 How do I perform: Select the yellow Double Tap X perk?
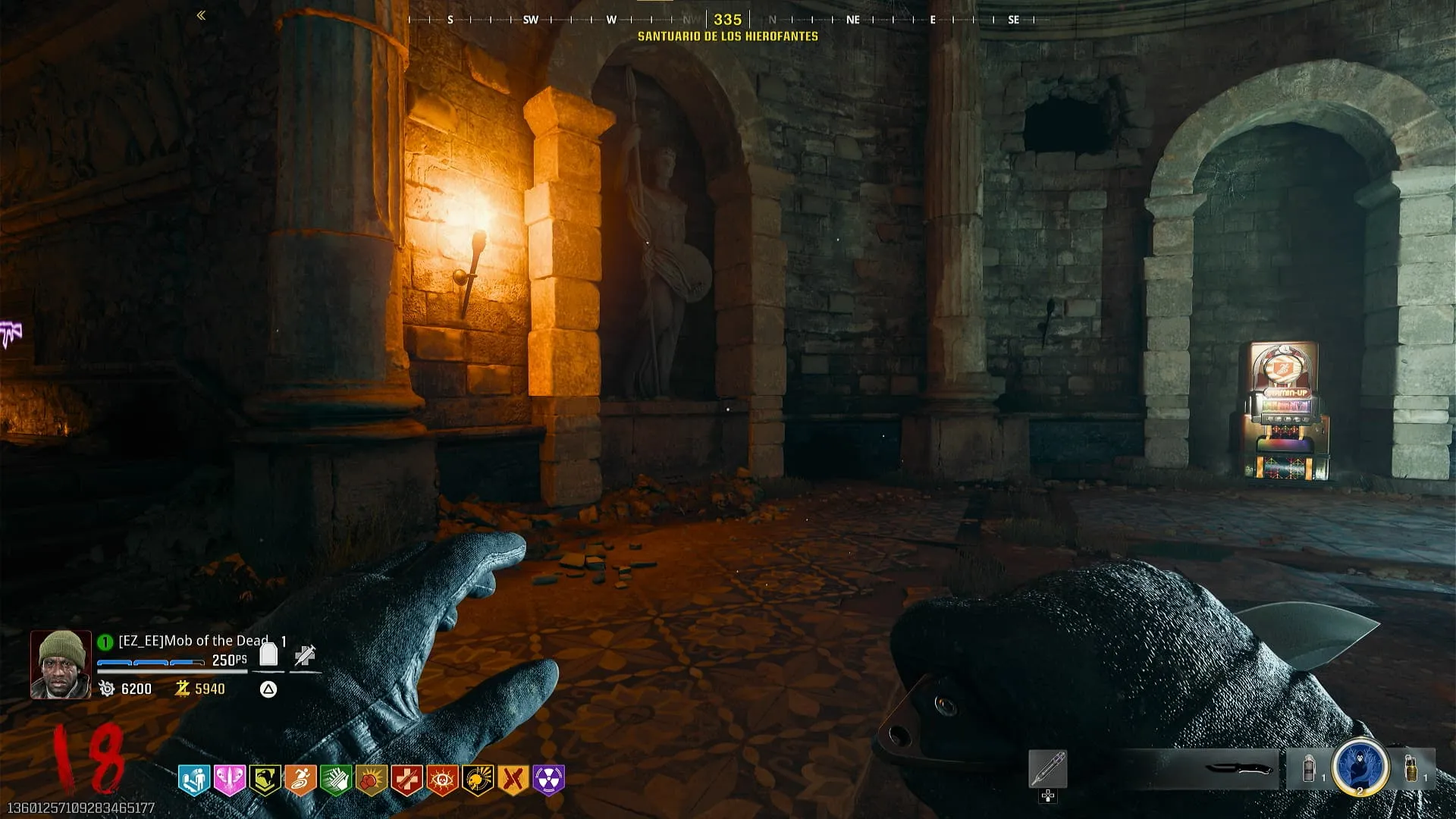tap(513, 780)
